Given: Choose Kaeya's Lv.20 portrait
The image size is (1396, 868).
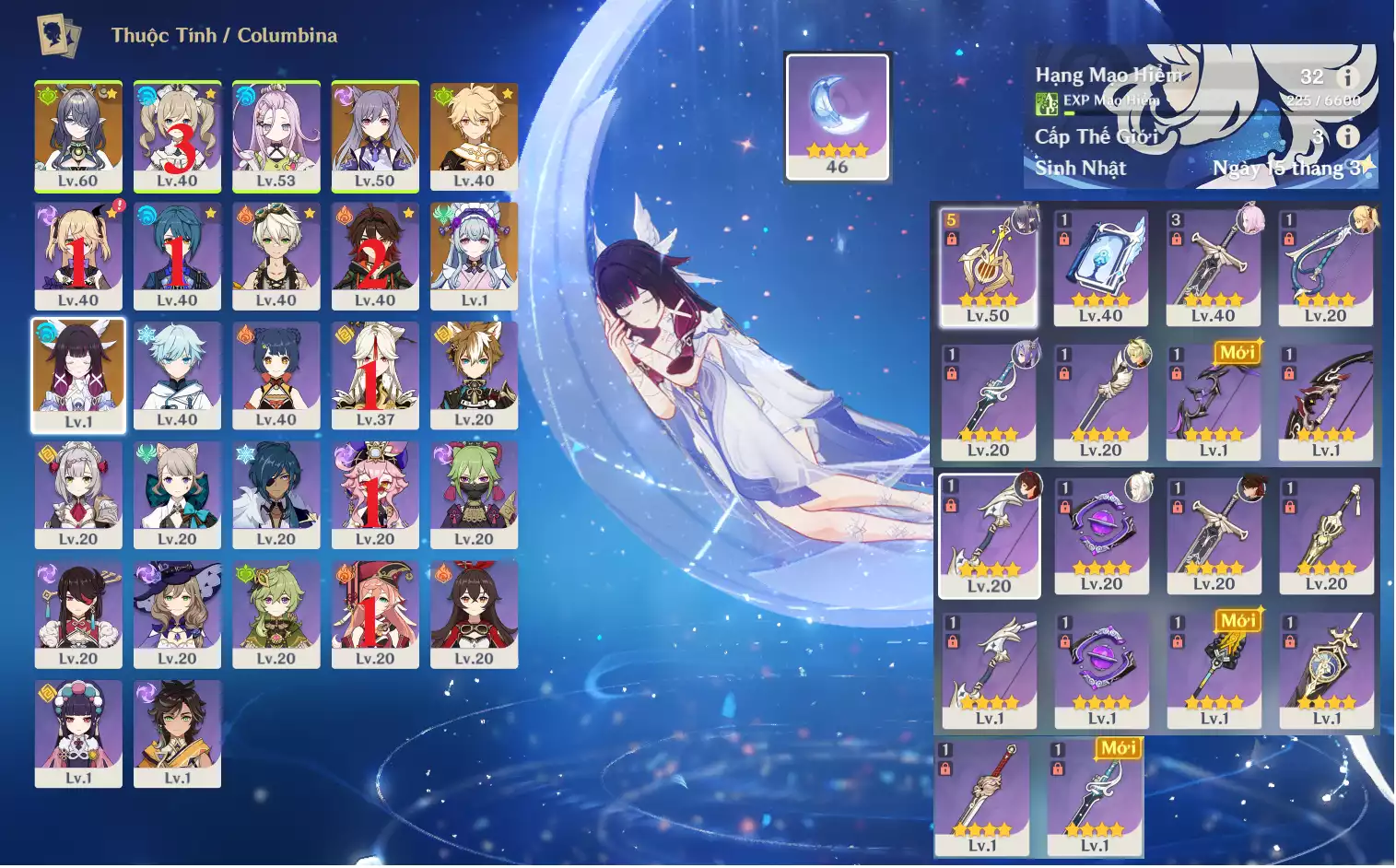Looking at the screenshot, I should pos(276,495).
